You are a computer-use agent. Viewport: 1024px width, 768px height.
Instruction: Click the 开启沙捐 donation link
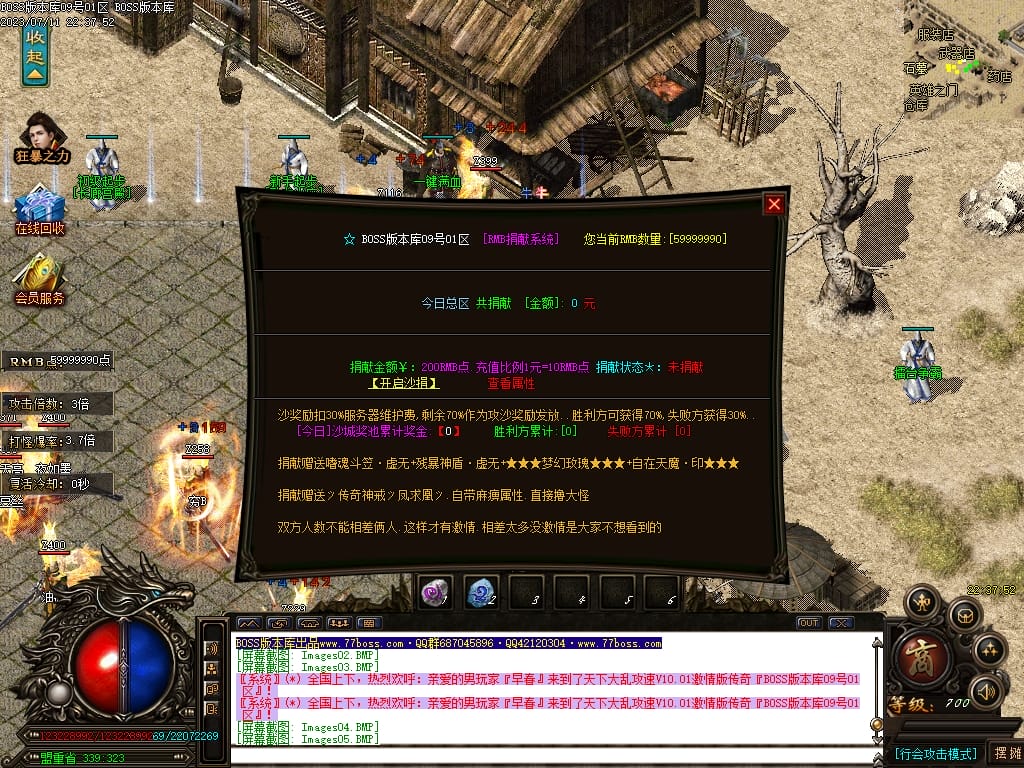(403, 383)
